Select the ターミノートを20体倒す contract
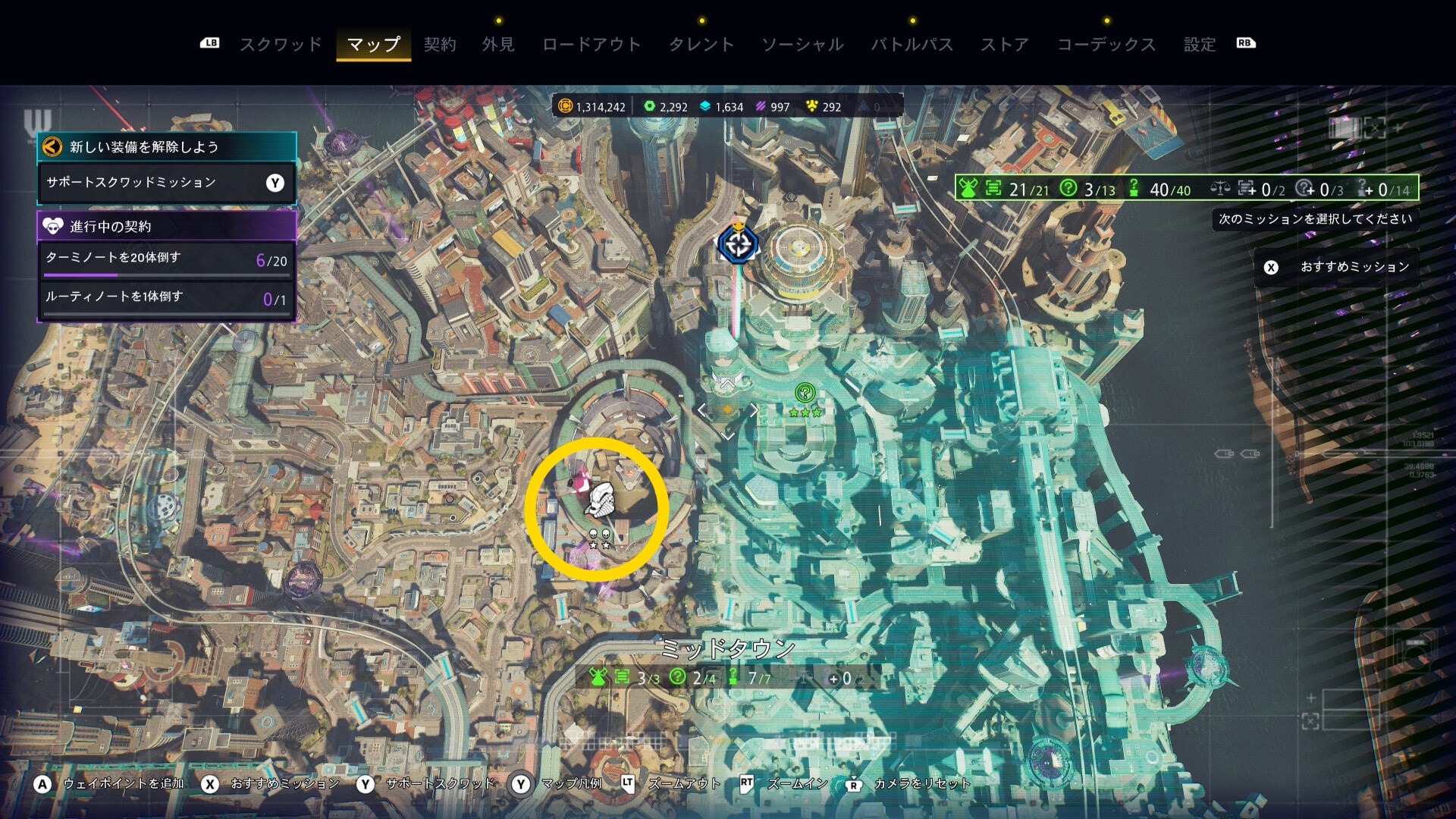Image resolution: width=1456 pixels, height=819 pixels. (x=166, y=259)
